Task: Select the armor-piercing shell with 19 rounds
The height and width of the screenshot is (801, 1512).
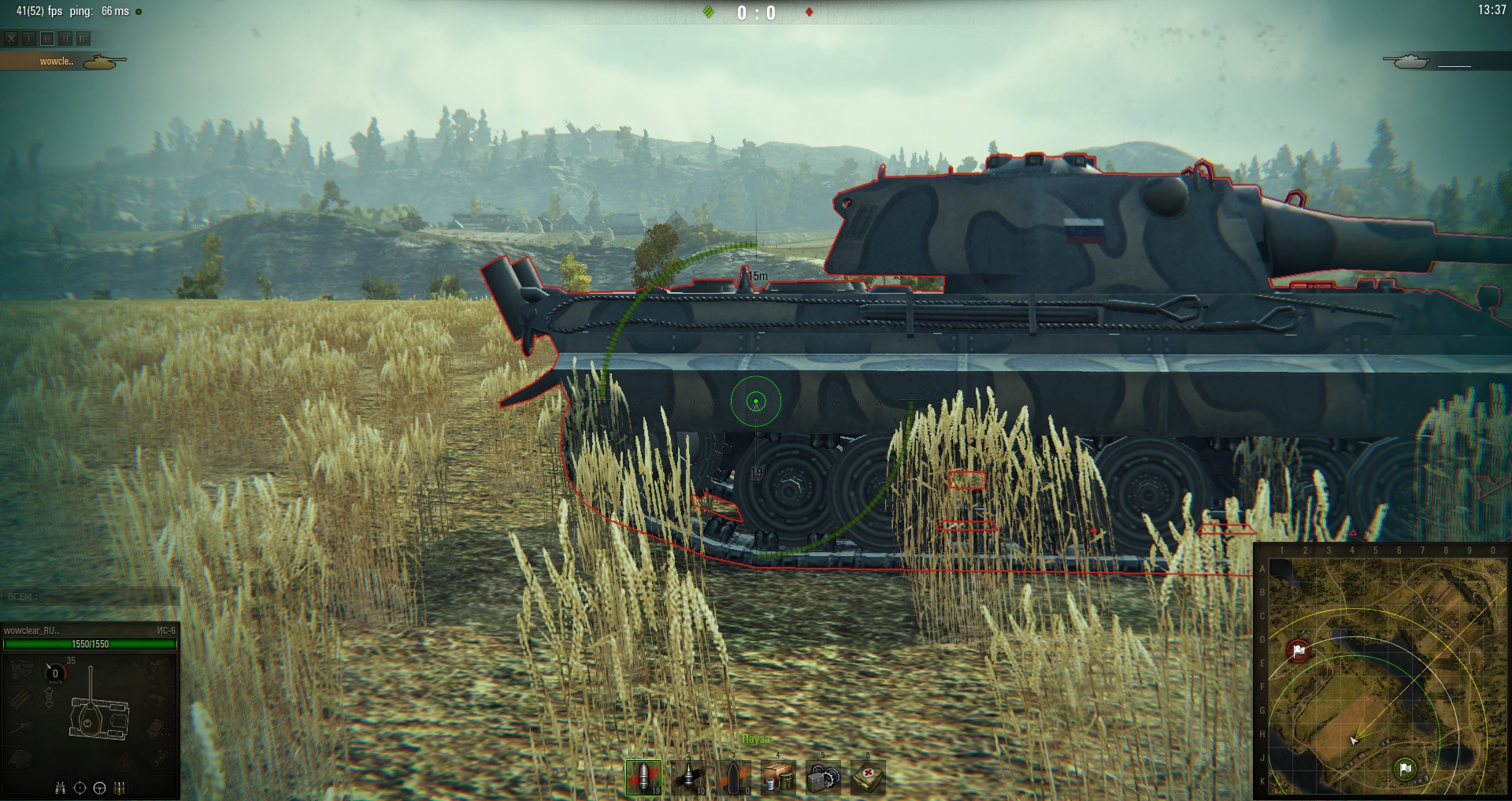Action: (x=643, y=777)
